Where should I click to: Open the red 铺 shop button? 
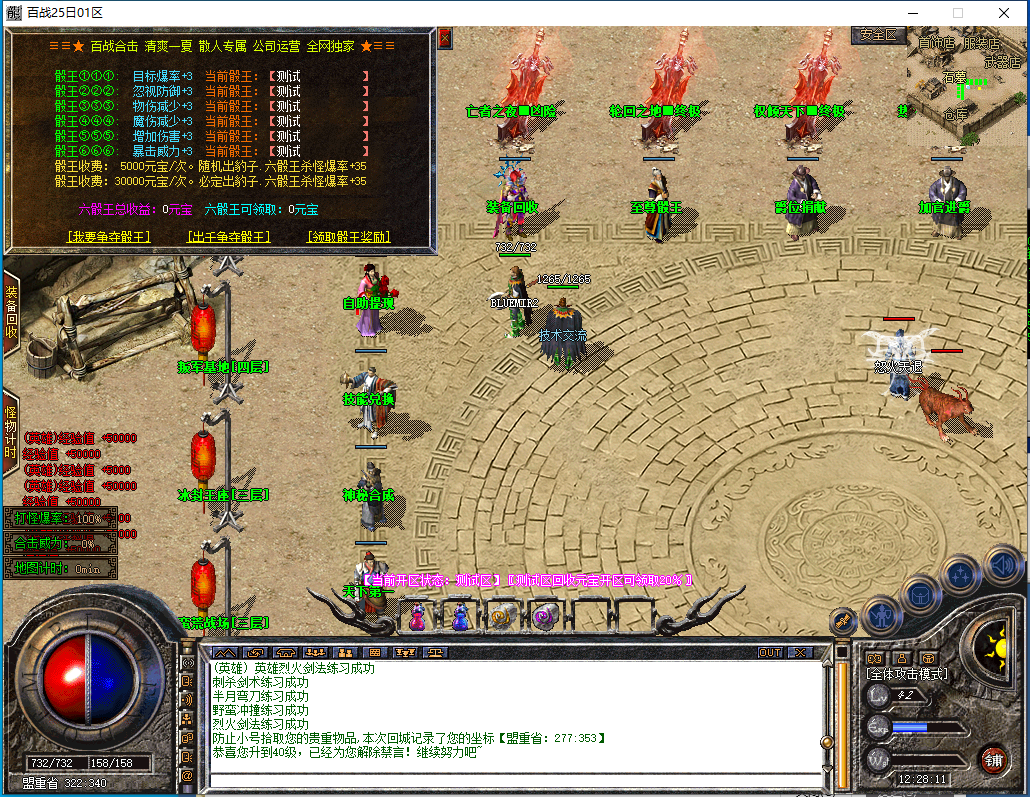(992, 759)
